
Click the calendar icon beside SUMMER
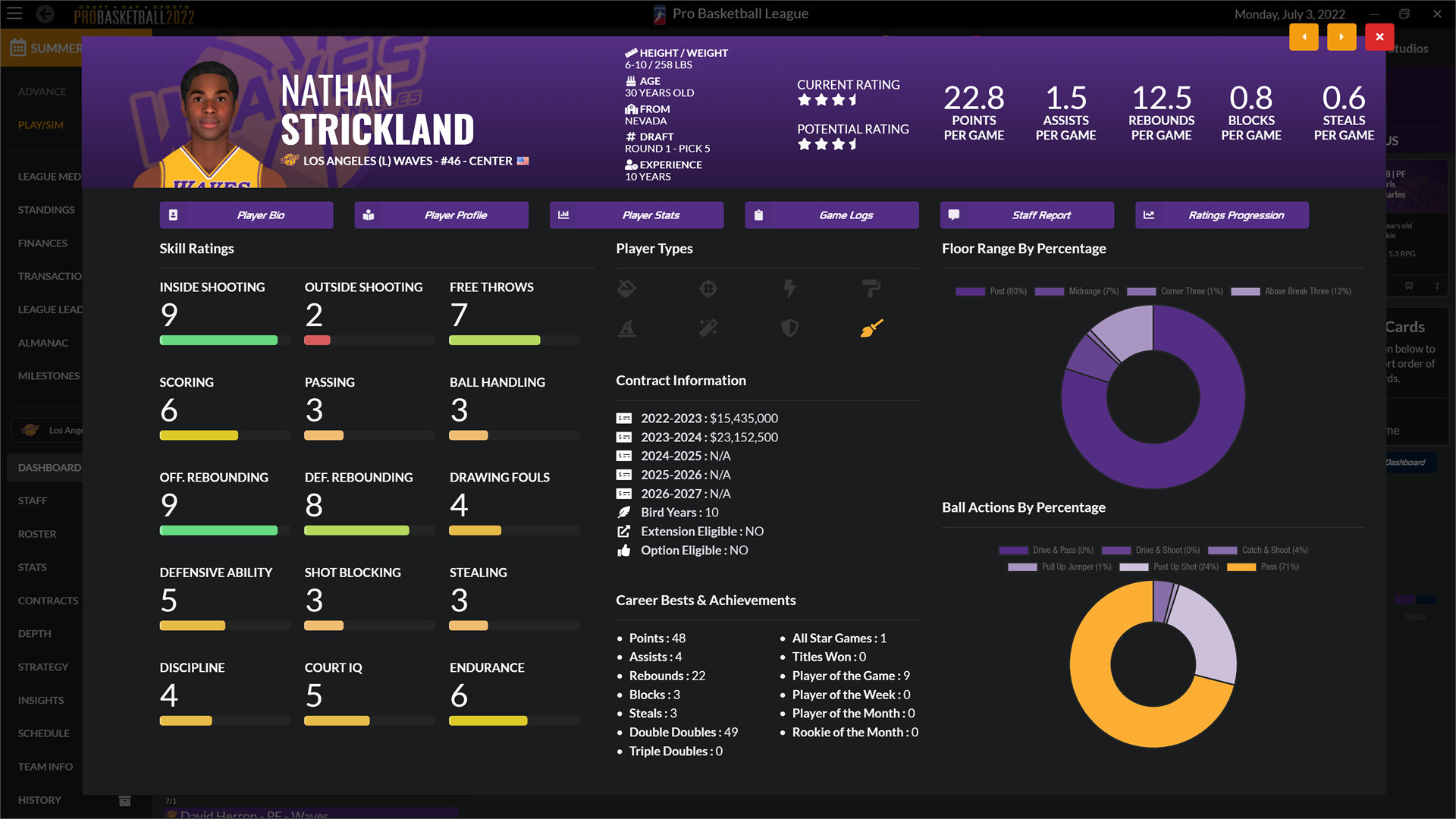click(x=17, y=48)
